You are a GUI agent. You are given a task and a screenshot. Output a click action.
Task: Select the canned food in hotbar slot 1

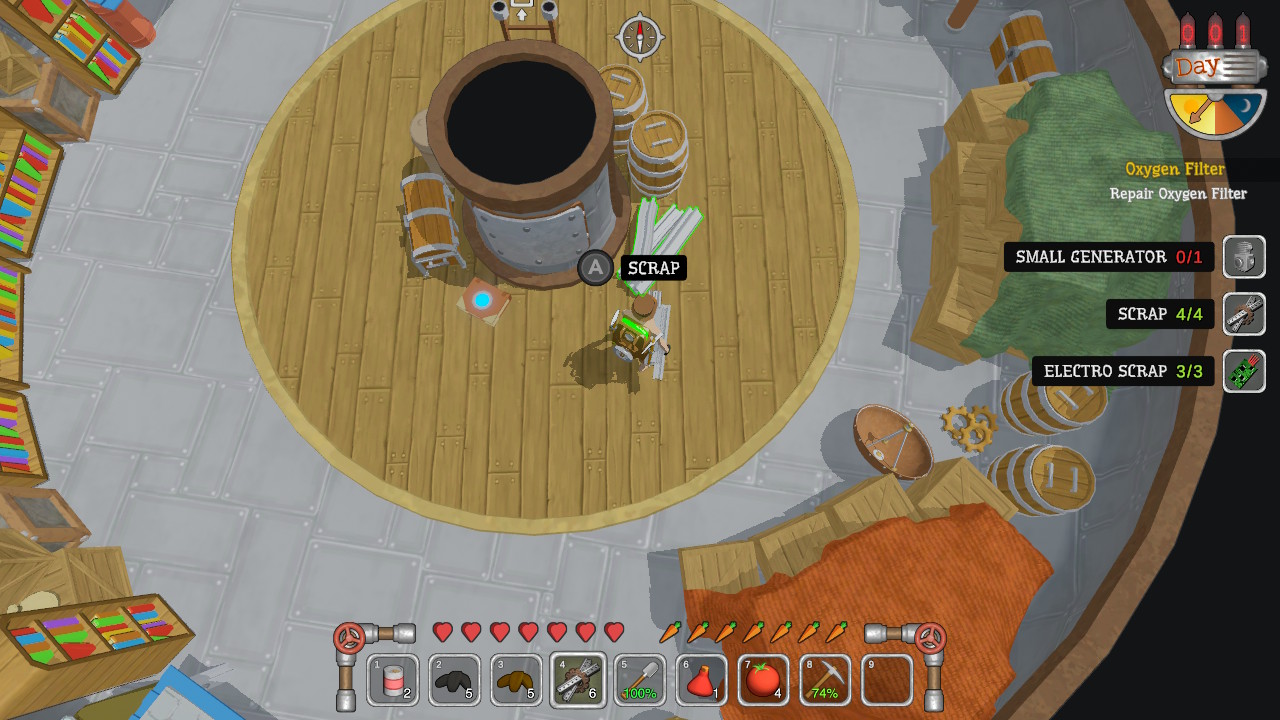392,679
